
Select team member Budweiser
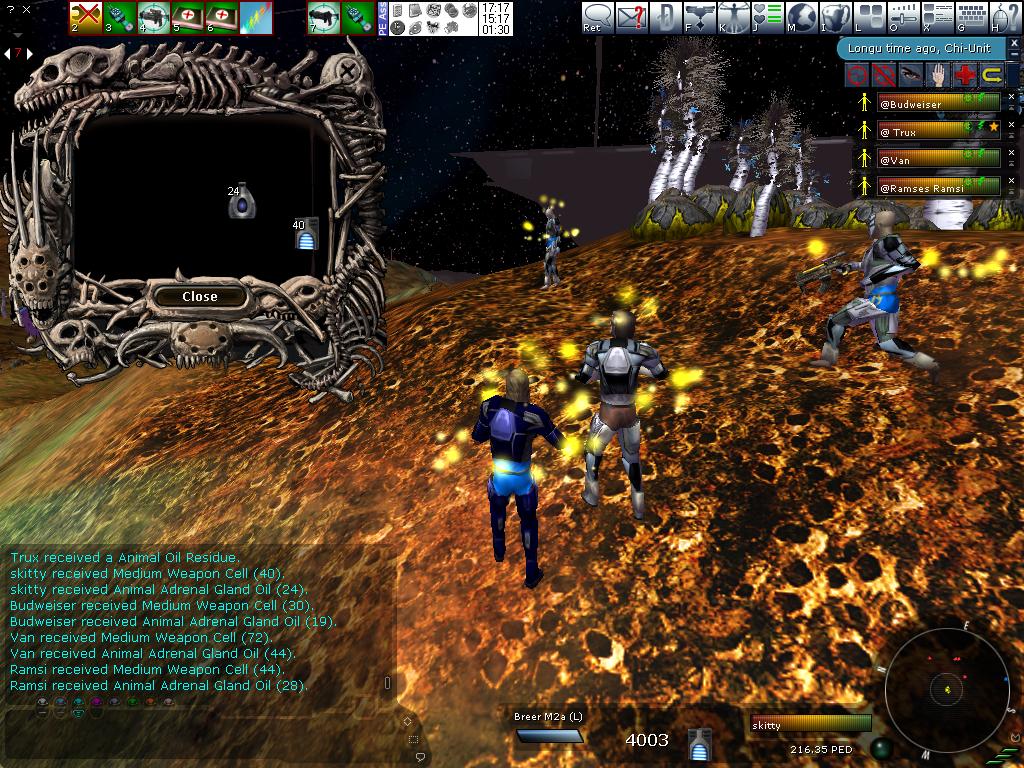pos(938,103)
